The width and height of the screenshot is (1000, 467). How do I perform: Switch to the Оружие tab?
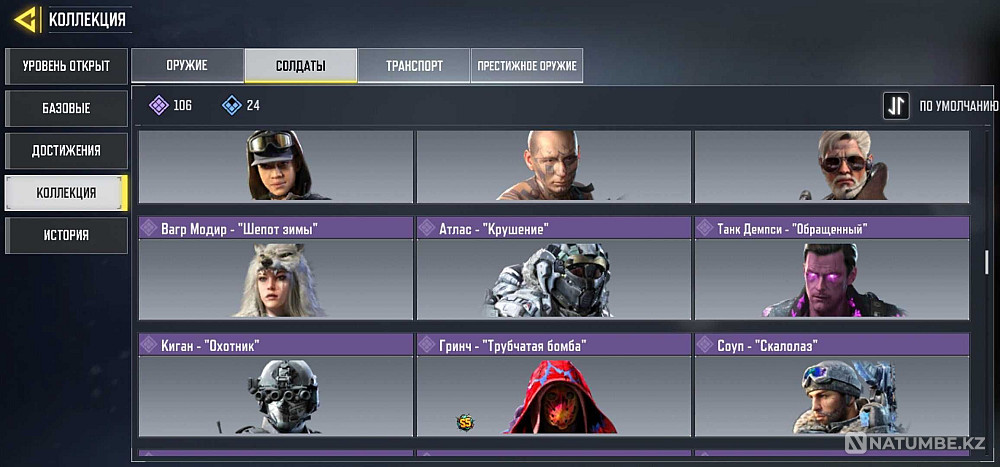click(x=187, y=66)
